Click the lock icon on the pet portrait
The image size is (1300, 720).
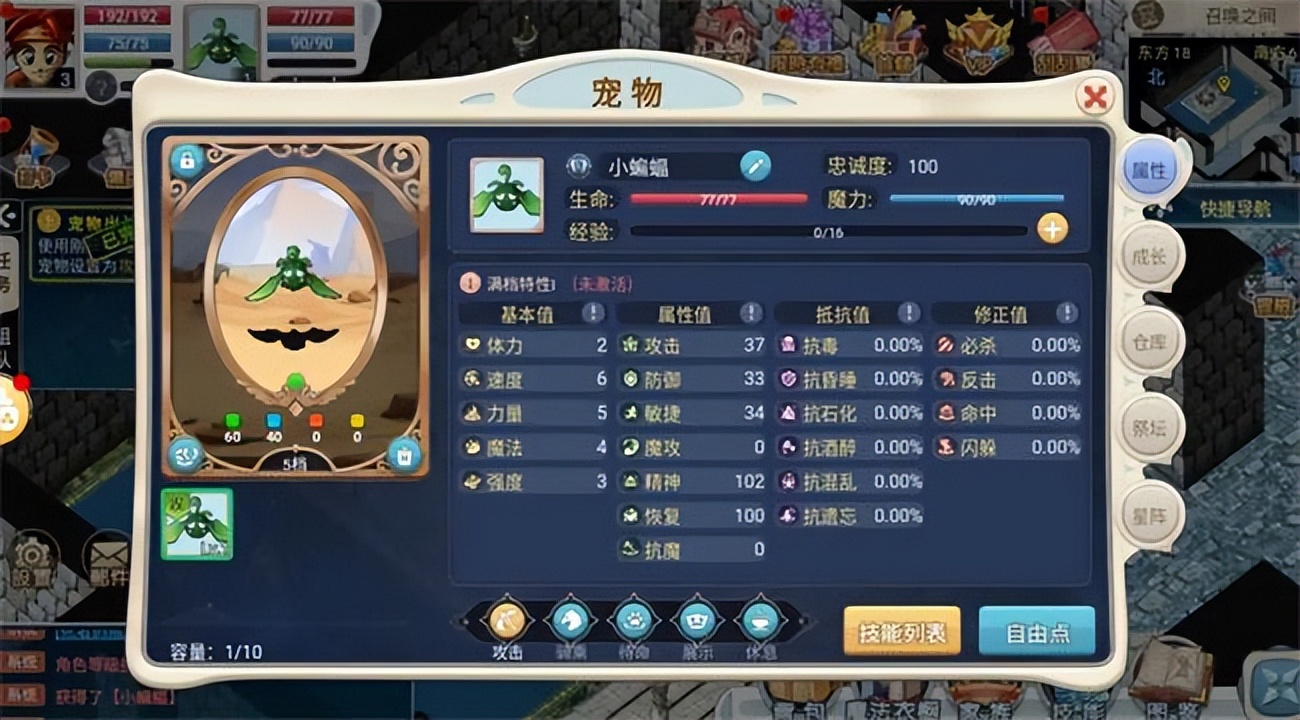pyautogui.click(x=188, y=160)
